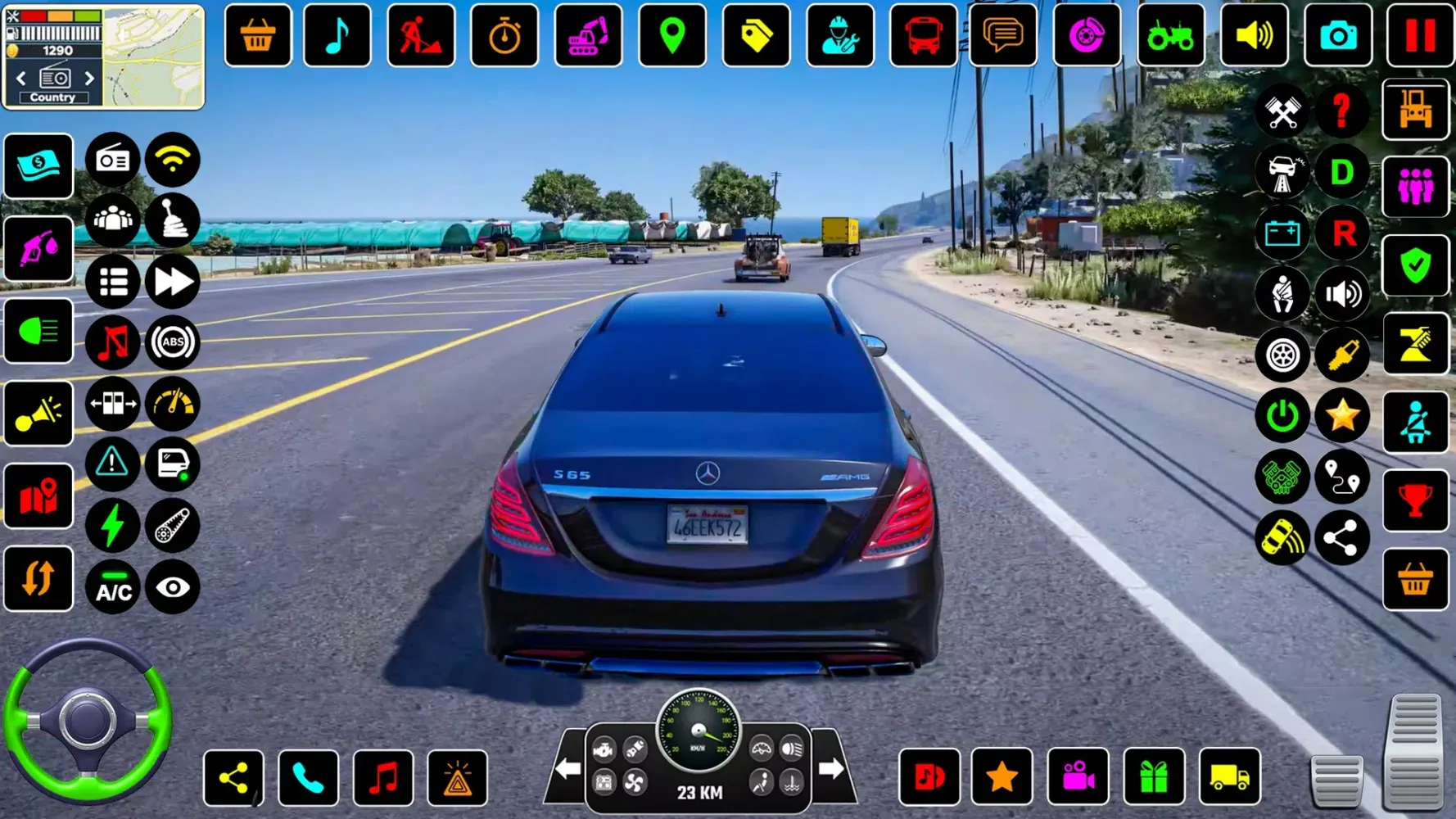Click the red question mark help icon

coord(1341,111)
